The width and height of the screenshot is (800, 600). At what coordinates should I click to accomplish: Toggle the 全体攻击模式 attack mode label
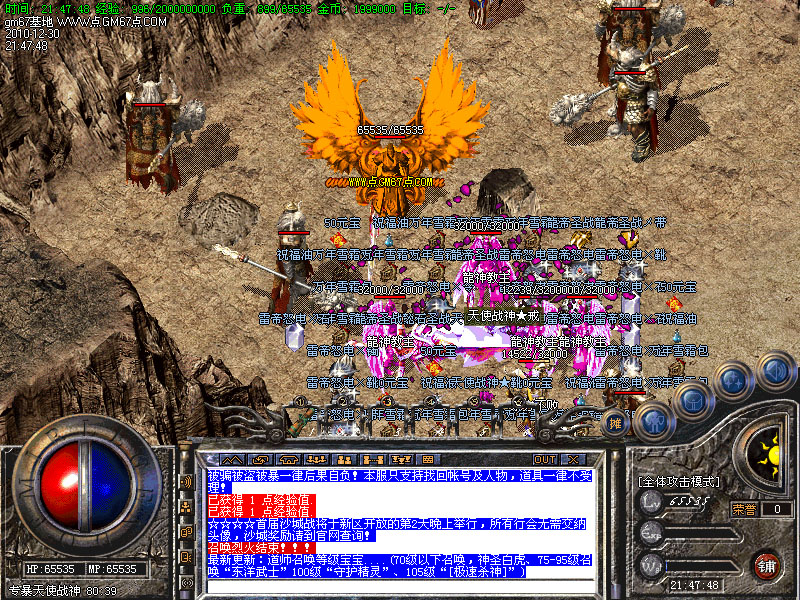(x=678, y=482)
